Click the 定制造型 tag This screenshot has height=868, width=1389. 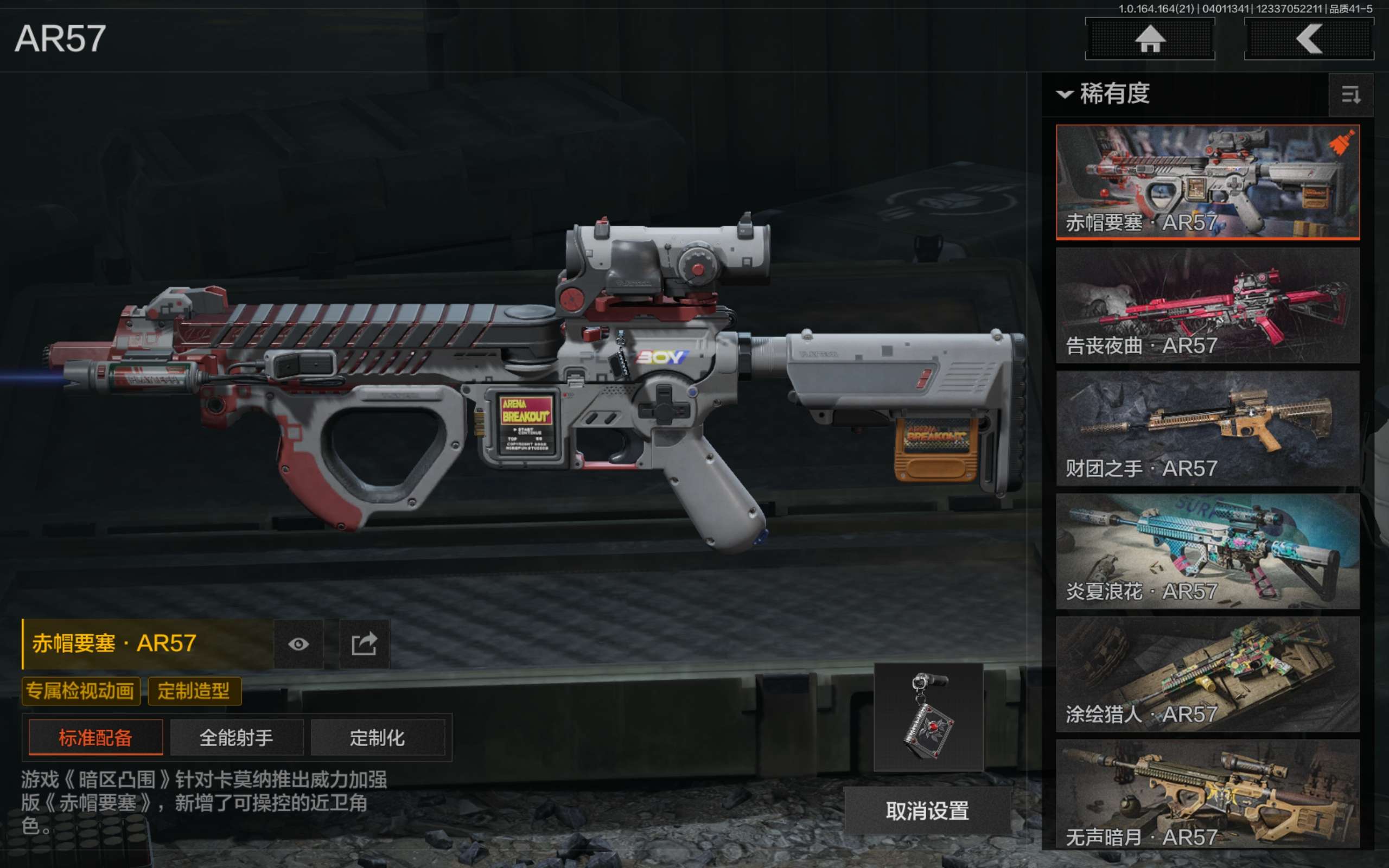click(x=194, y=691)
